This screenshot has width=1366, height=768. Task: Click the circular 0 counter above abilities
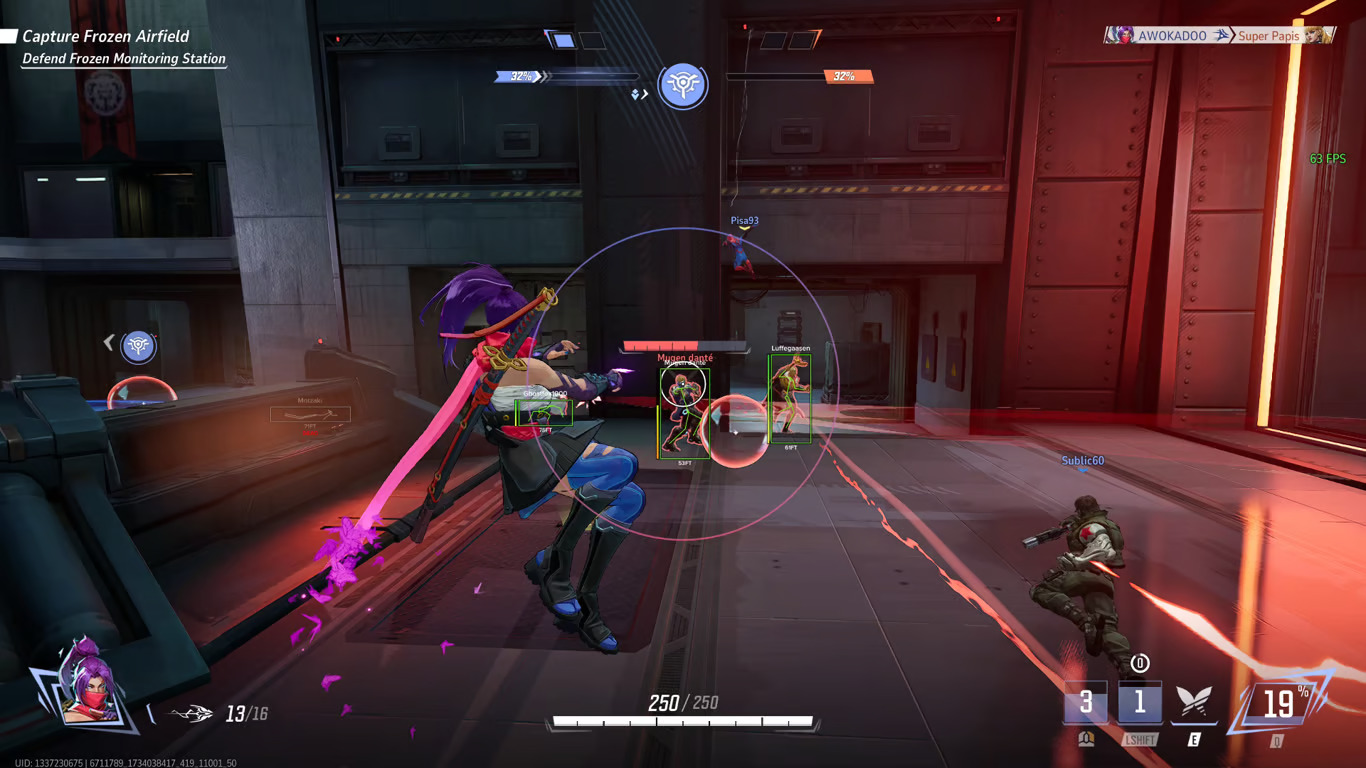[1139, 663]
